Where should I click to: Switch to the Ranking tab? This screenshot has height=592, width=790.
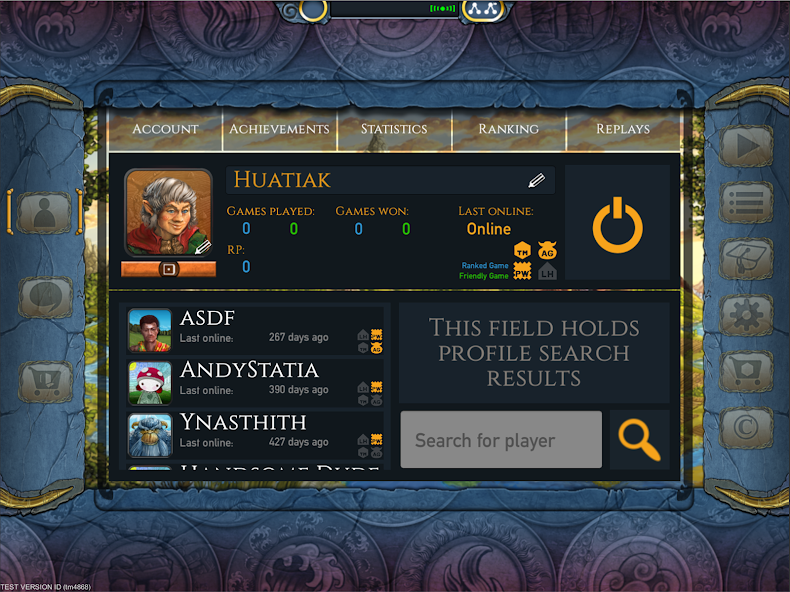click(508, 129)
